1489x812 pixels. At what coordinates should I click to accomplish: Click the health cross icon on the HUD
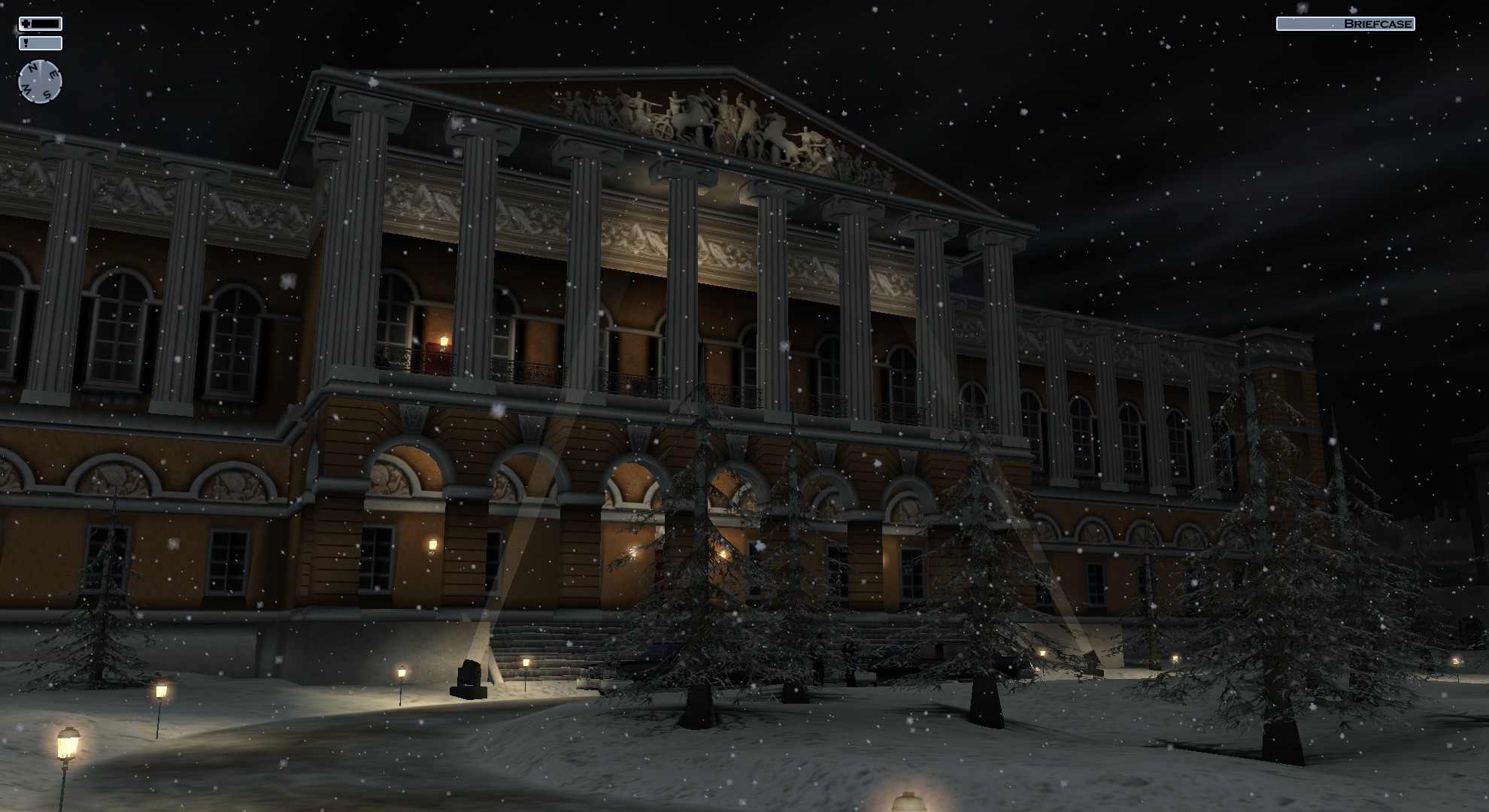[x=26, y=23]
